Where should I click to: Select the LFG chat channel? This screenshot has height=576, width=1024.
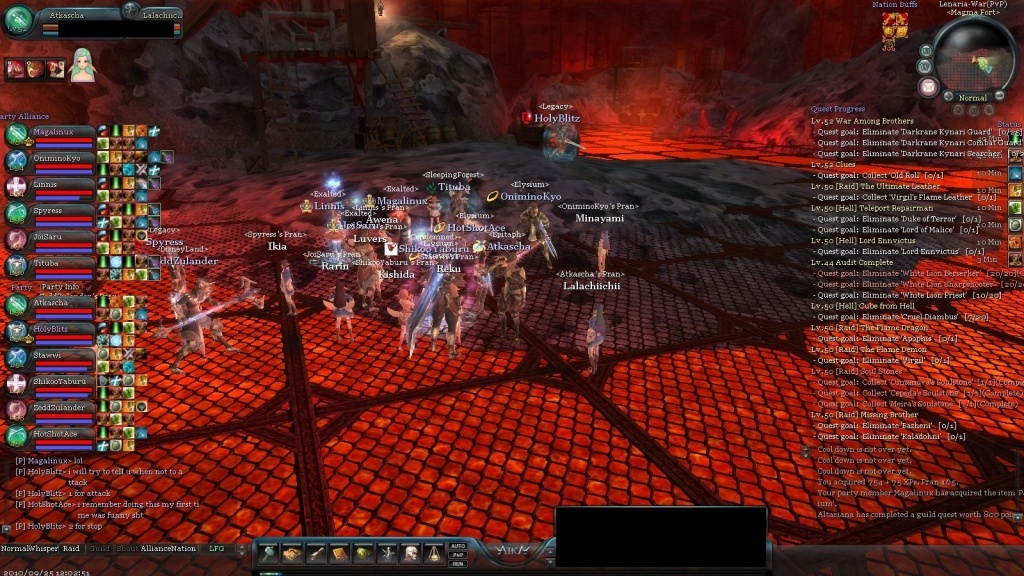click(216, 548)
